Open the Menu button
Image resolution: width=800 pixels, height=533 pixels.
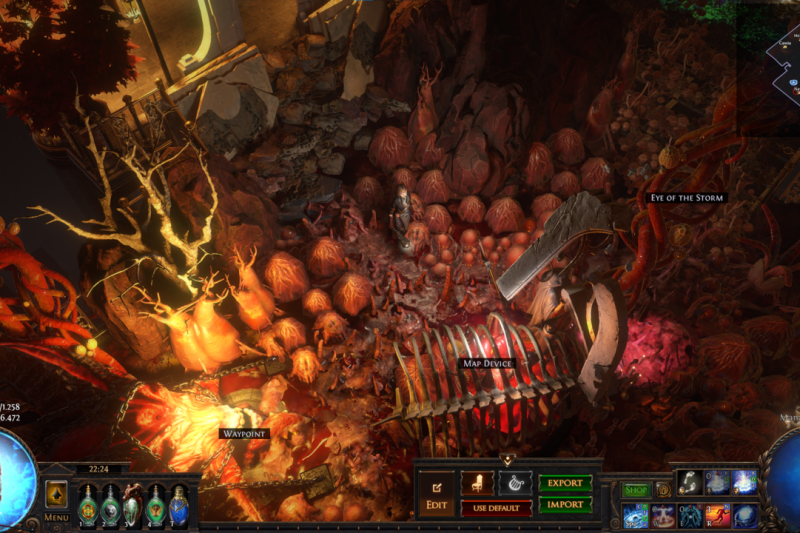[56, 518]
